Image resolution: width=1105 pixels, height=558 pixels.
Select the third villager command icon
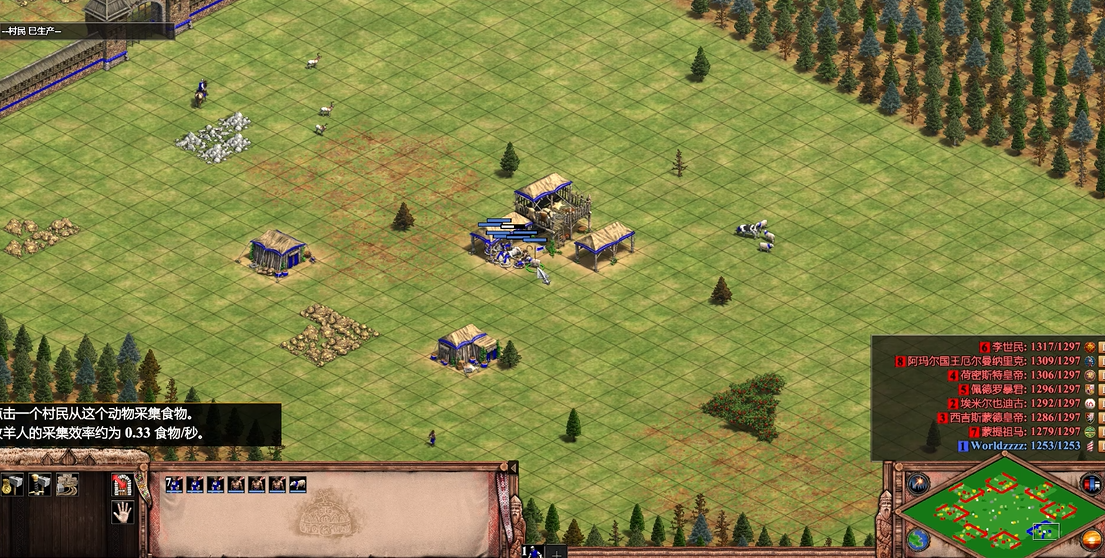point(67,485)
